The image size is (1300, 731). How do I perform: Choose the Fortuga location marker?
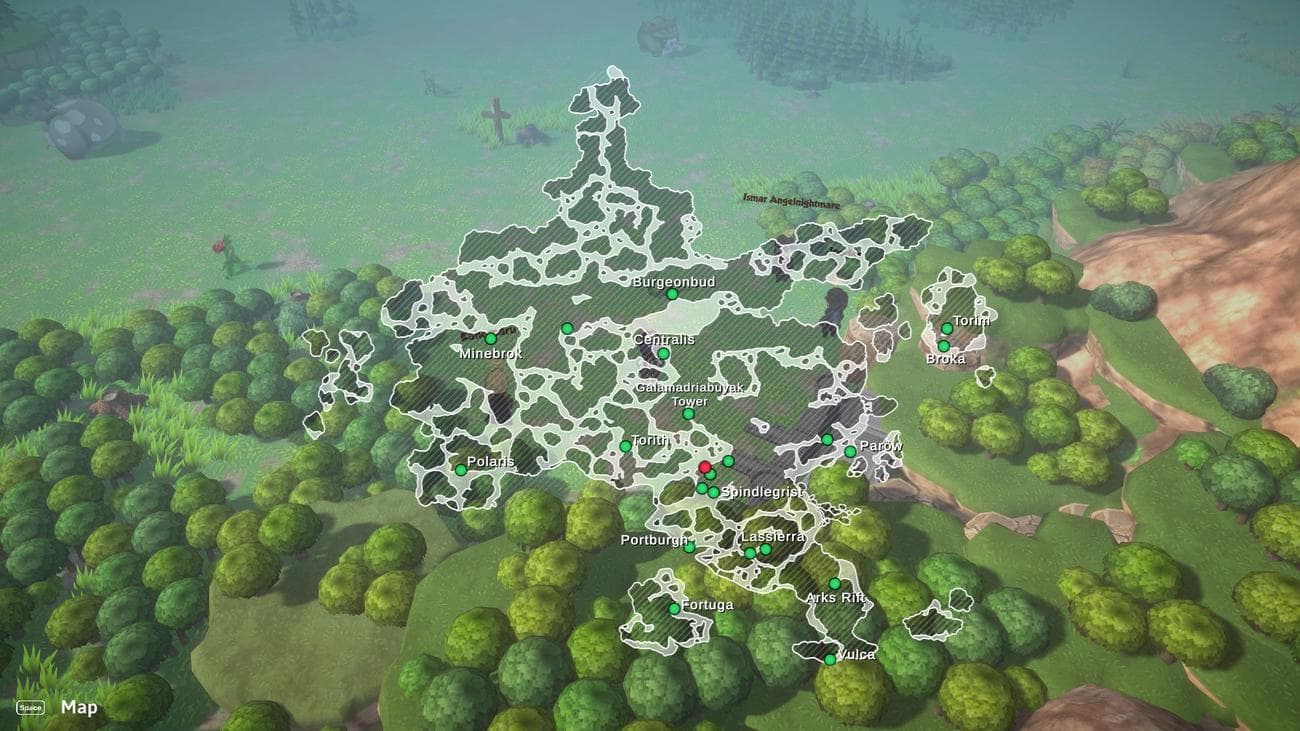click(x=674, y=608)
